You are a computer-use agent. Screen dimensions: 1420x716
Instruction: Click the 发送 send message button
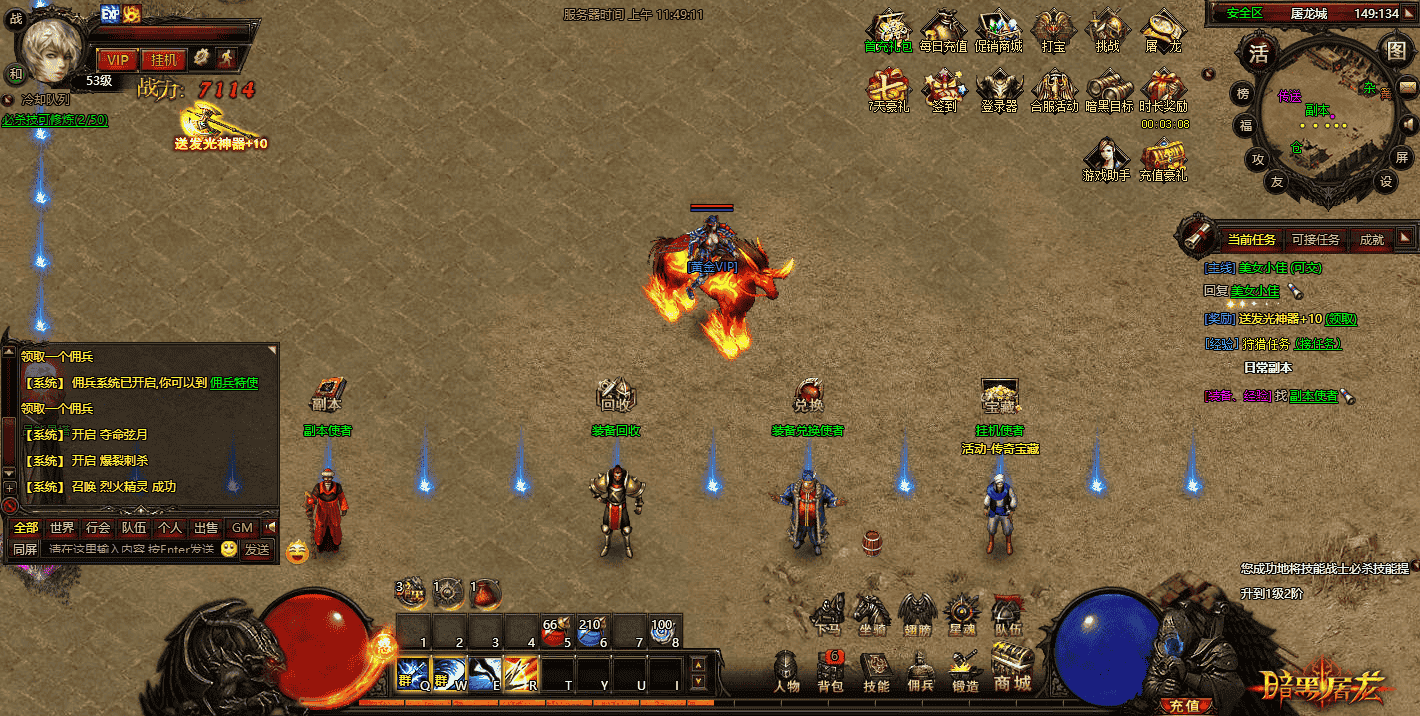click(x=257, y=549)
